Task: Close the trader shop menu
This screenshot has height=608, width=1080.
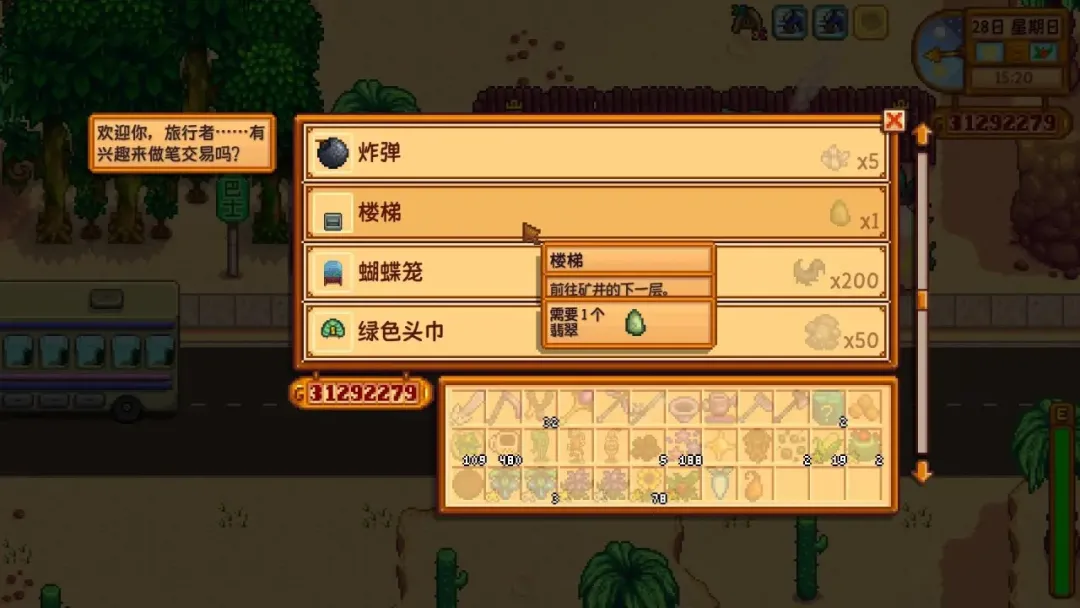Action: click(x=894, y=121)
